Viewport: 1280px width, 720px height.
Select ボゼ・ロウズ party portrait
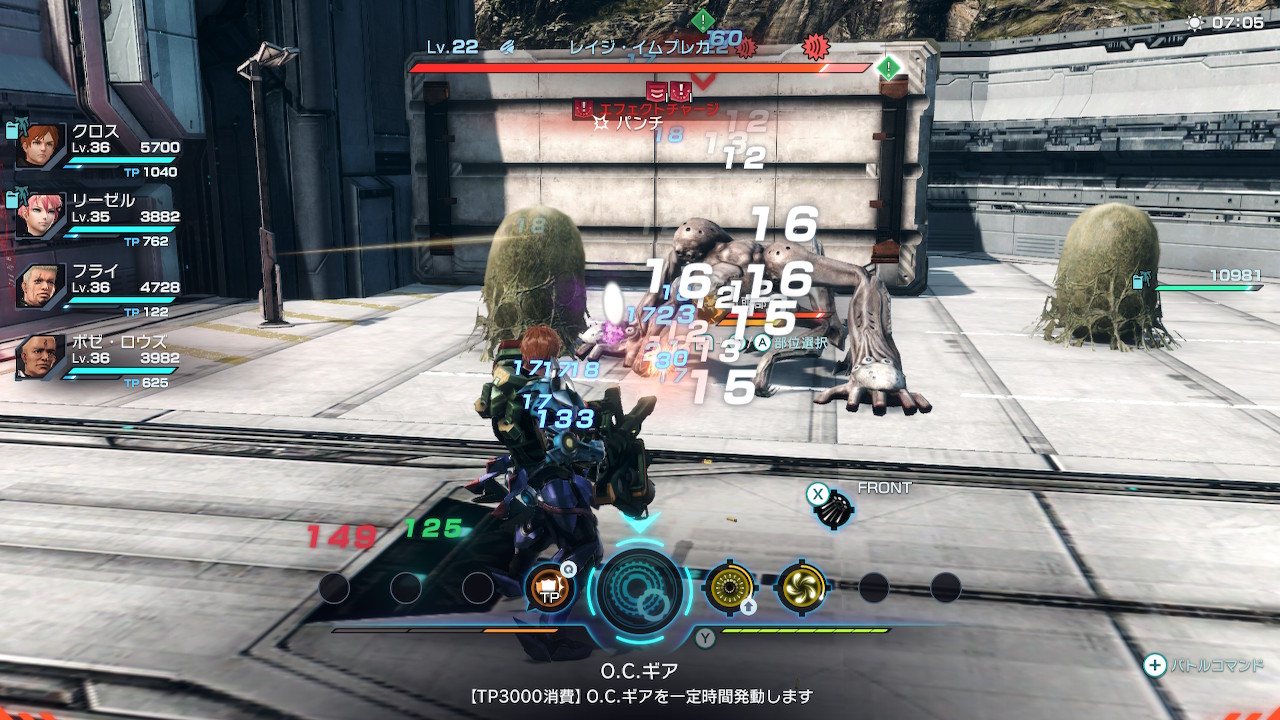[x=41, y=356]
